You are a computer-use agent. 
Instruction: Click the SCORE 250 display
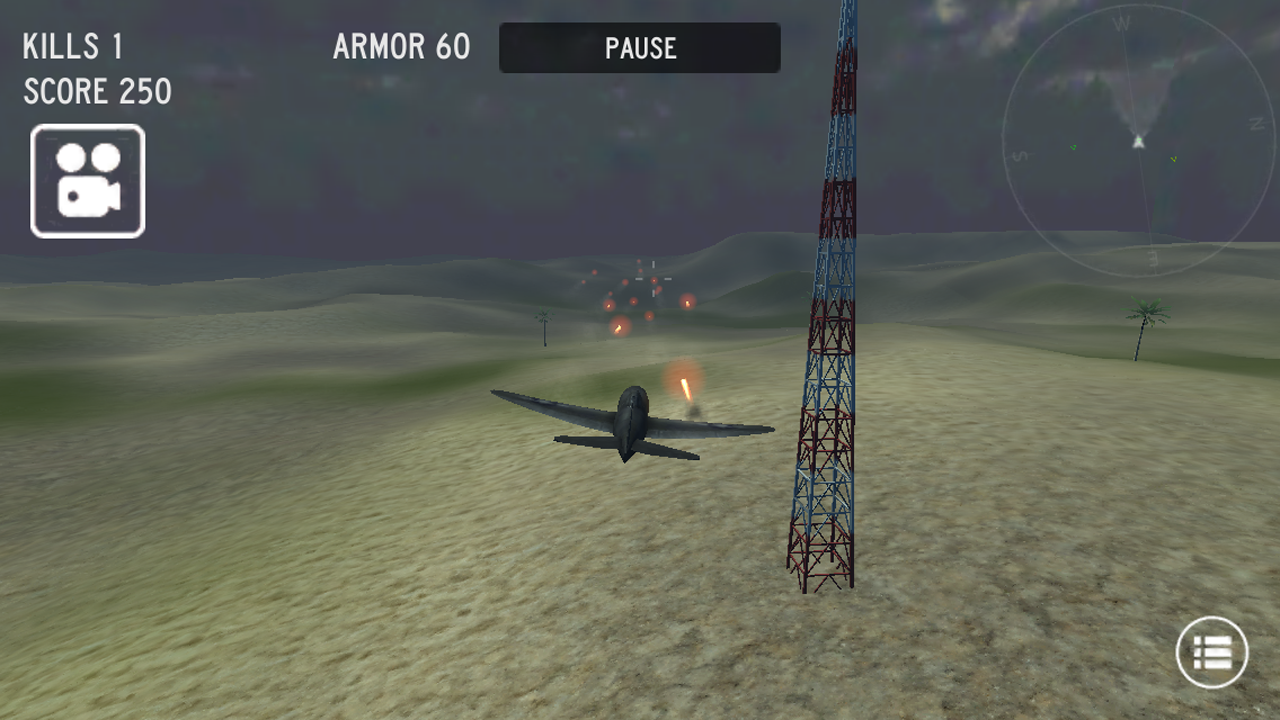[95, 92]
